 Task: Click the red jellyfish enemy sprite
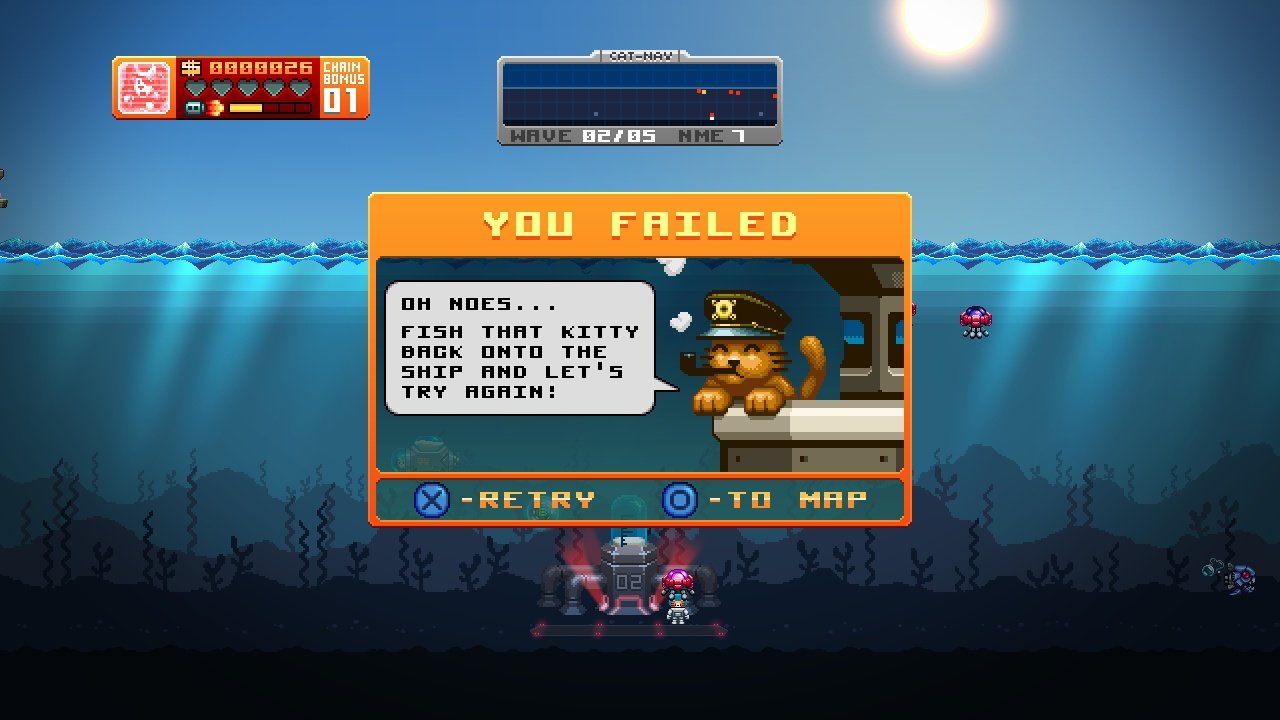pyautogui.click(x=975, y=318)
